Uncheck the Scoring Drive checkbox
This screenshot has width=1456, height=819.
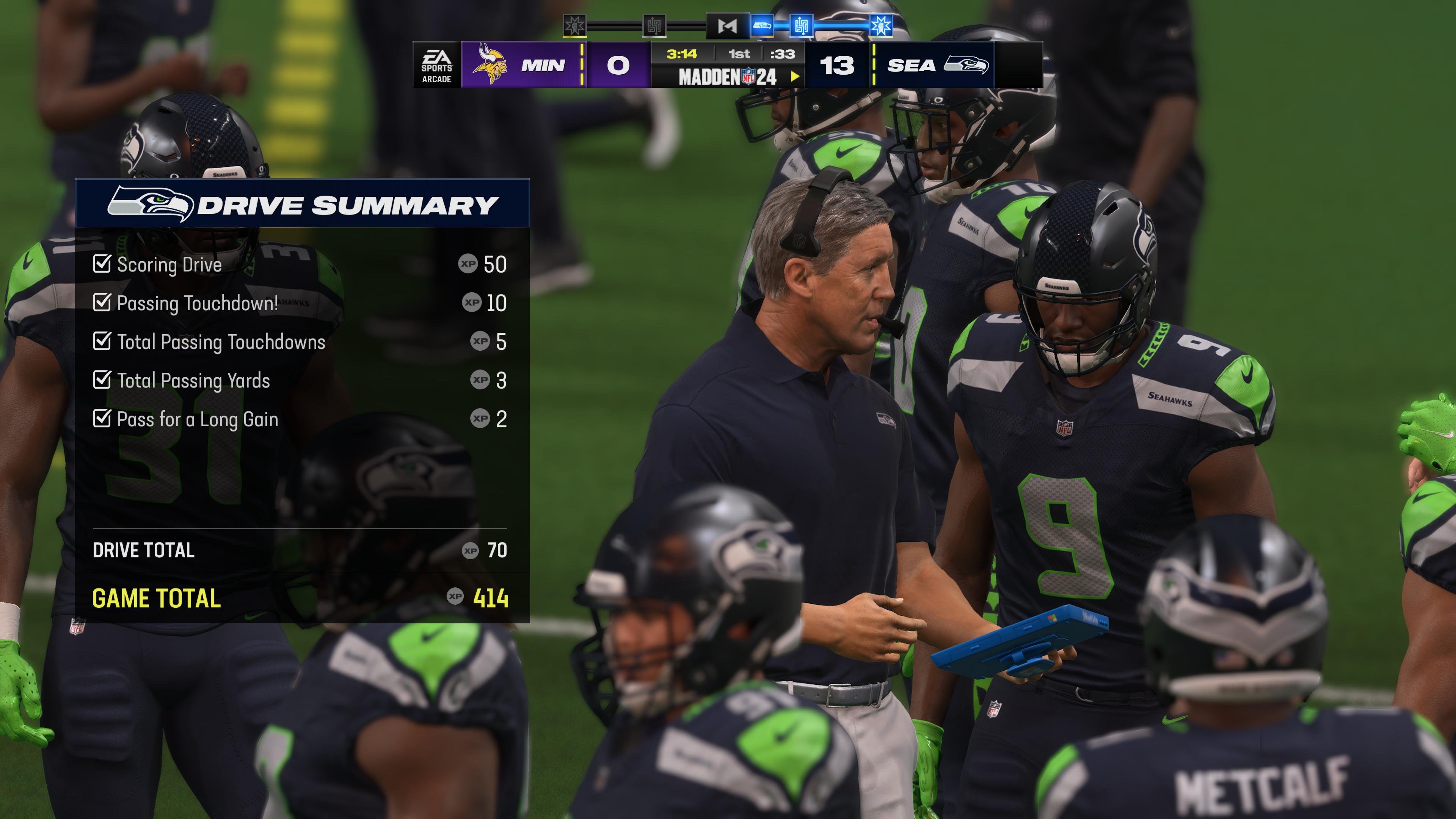click(x=102, y=264)
